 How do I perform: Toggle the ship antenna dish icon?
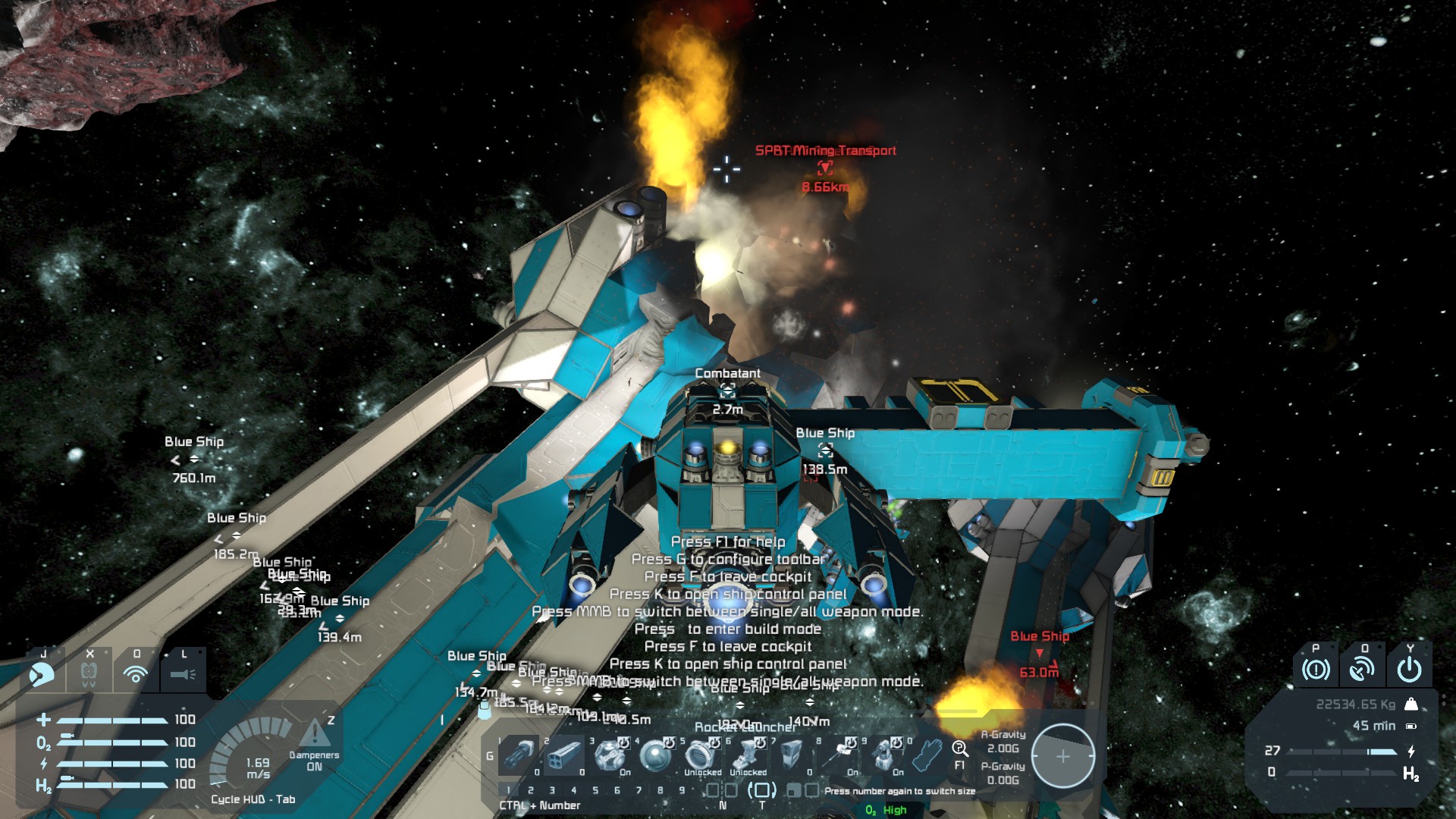click(1363, 670)
